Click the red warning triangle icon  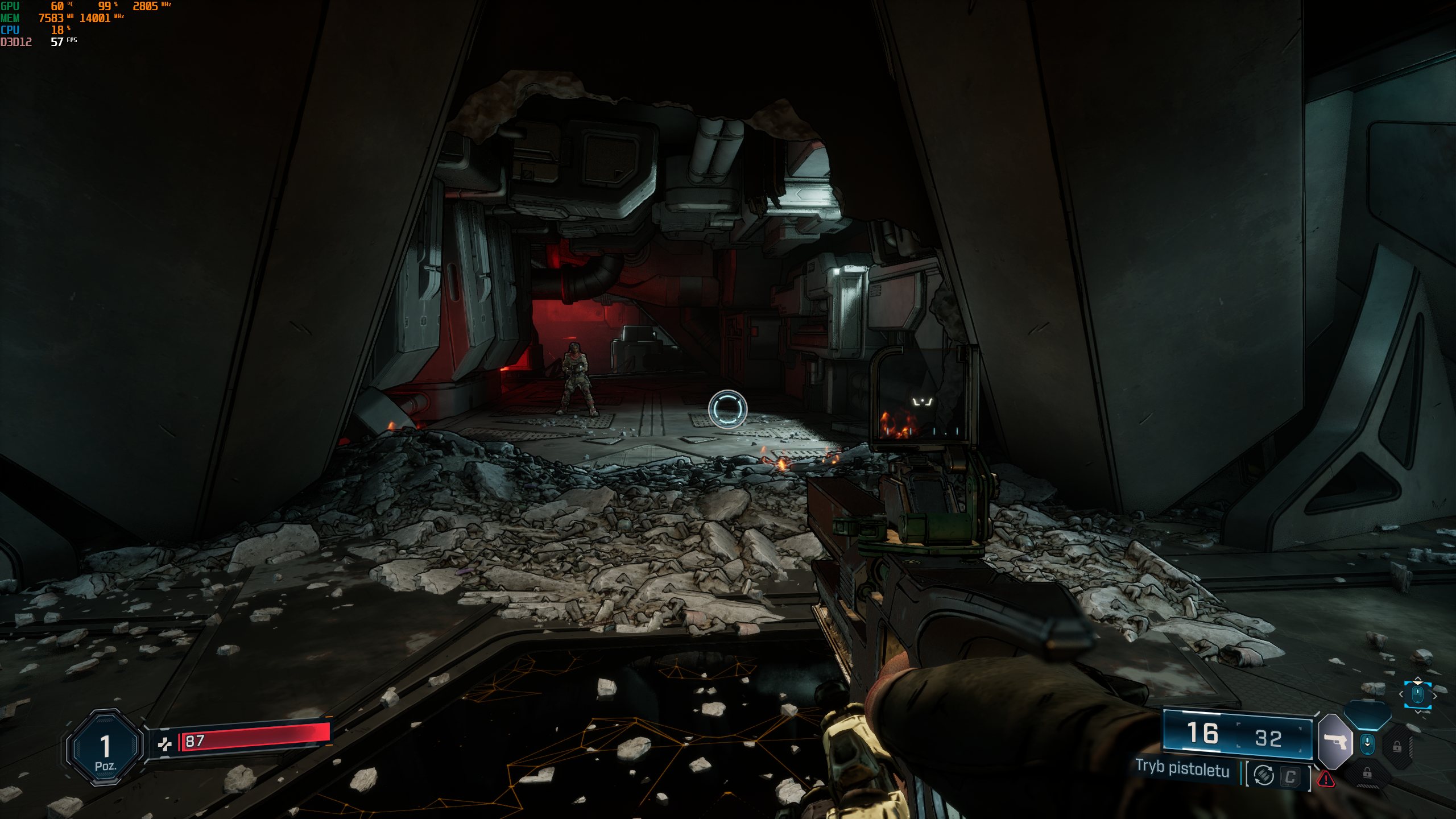pyautogui.click(x=1326, y=779)
